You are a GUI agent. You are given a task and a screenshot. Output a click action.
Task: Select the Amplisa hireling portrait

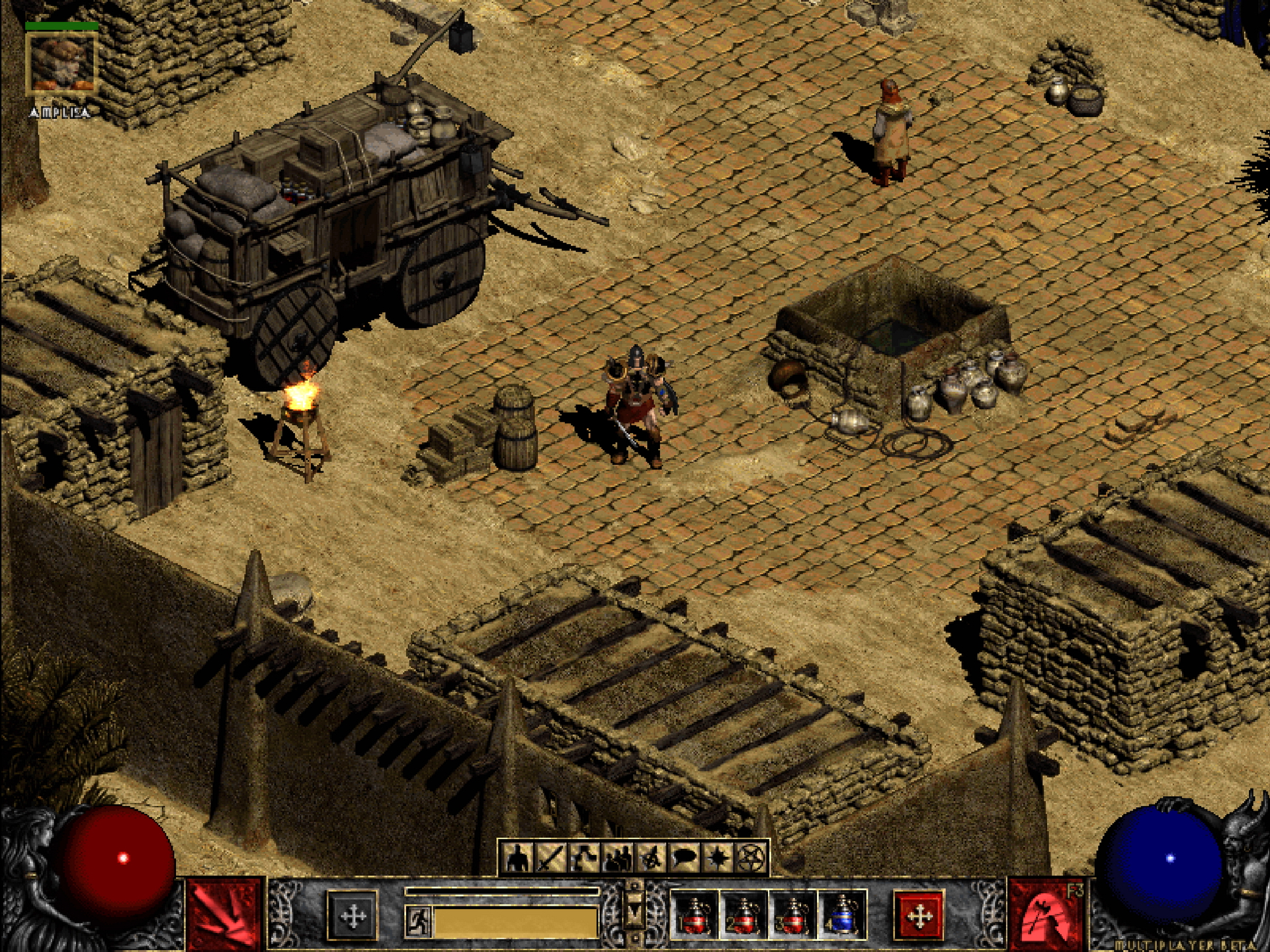[62, 63]
